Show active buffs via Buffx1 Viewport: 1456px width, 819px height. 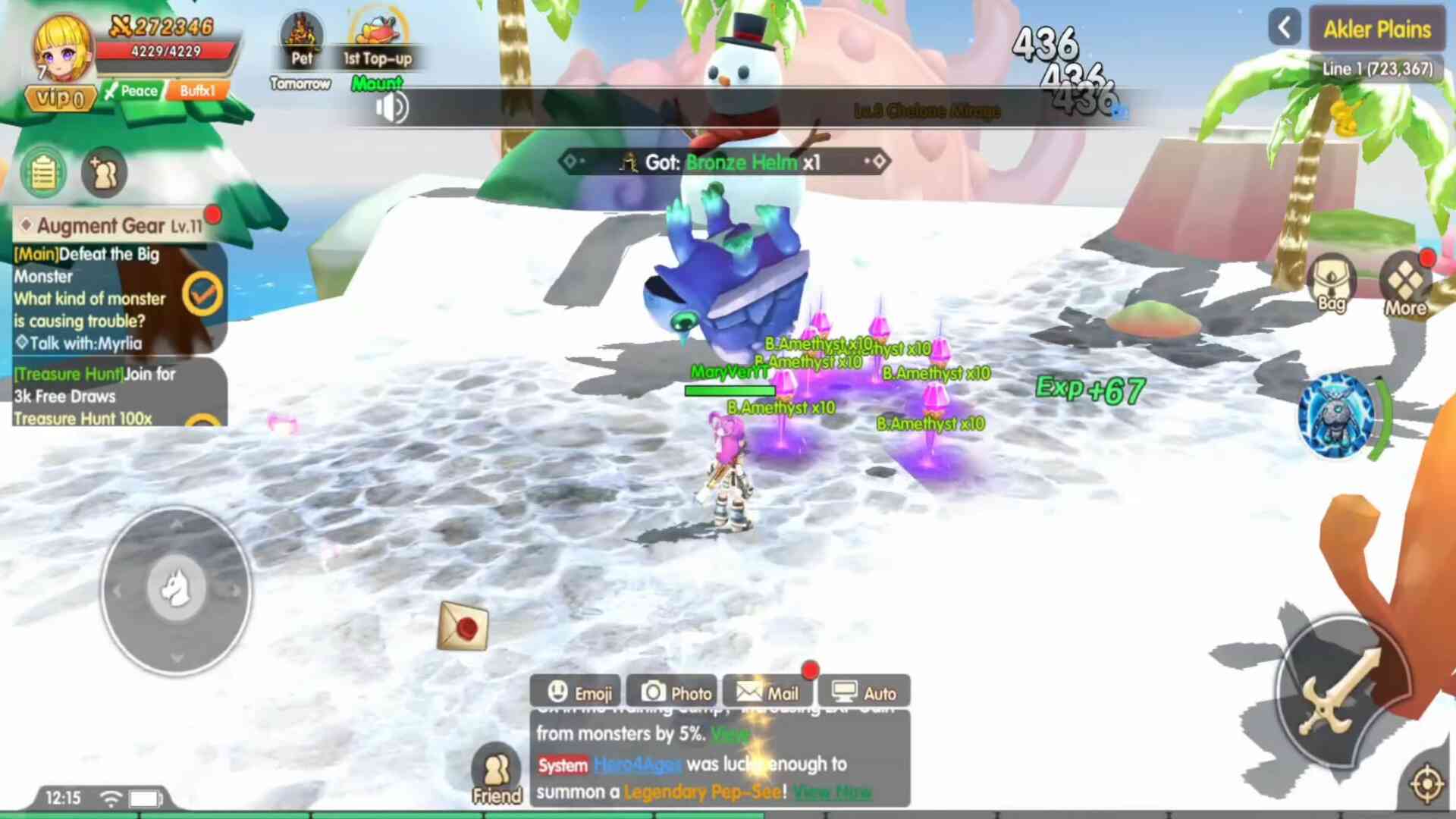tap(198, 91)
